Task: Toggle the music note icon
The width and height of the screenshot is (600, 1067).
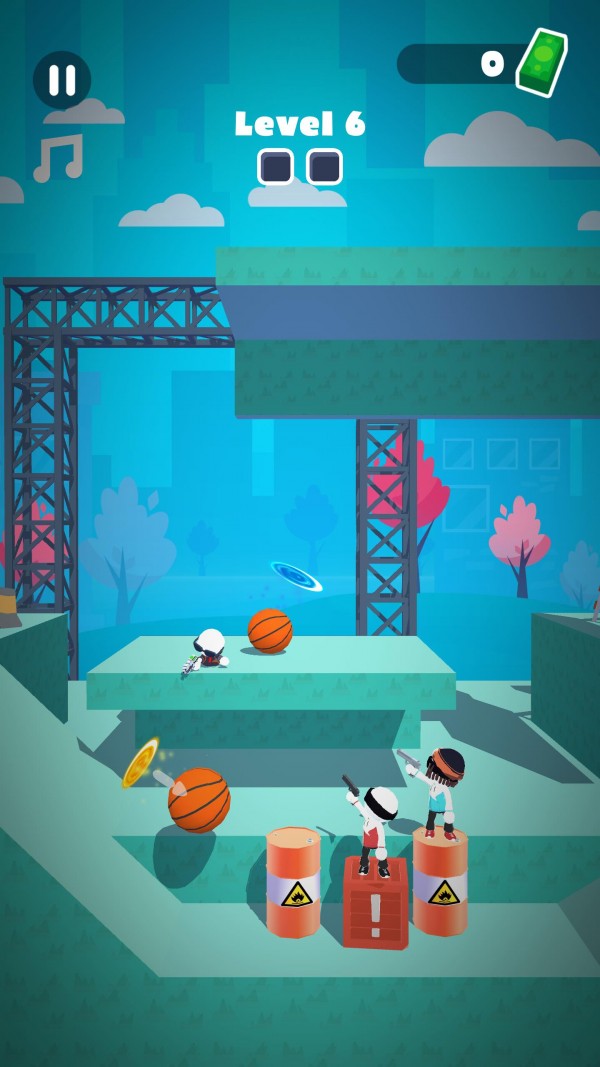Action: pos(58,158)
